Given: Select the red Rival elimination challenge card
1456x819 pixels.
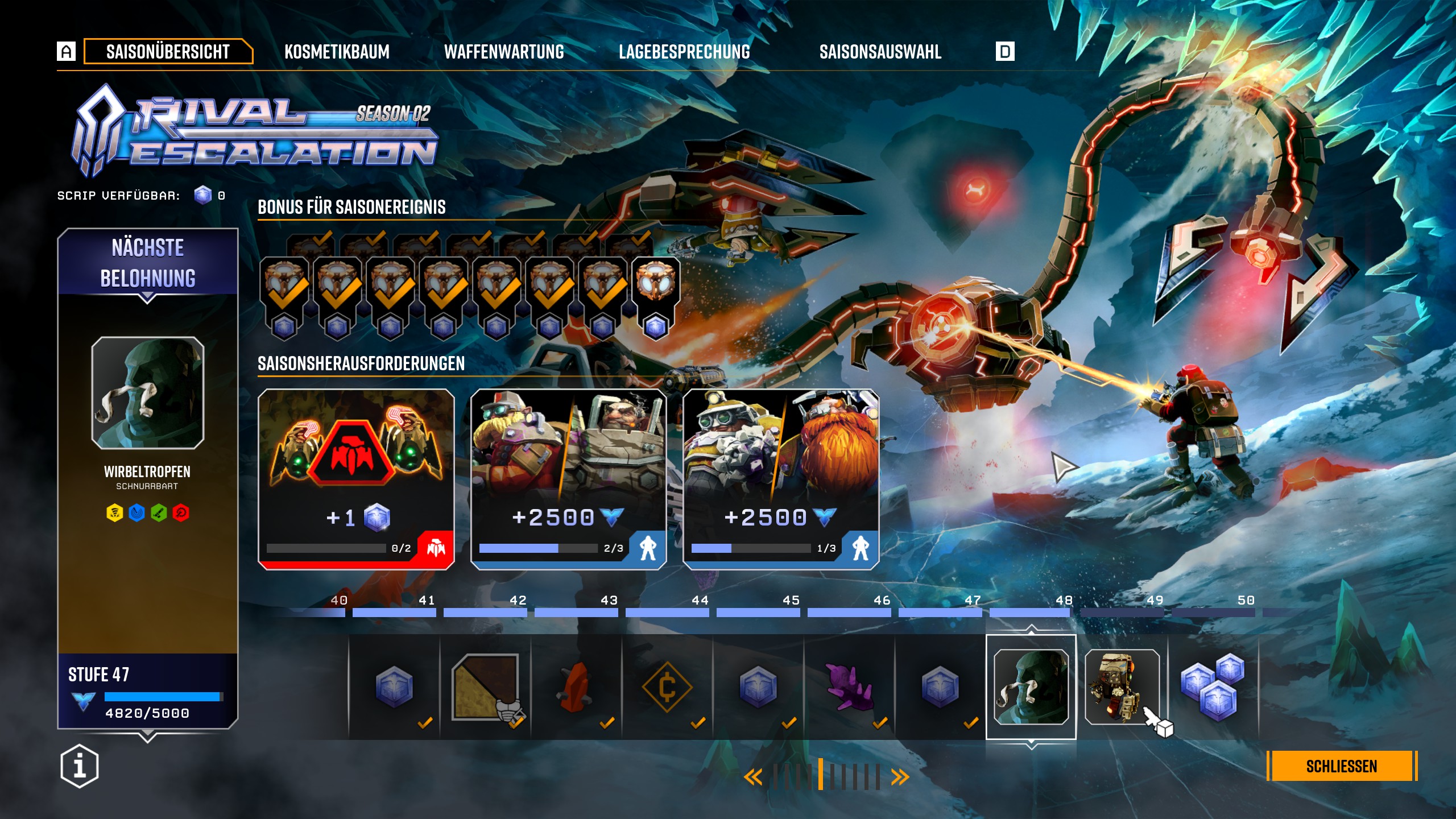Looking at the screenshot, I should 356,479.
